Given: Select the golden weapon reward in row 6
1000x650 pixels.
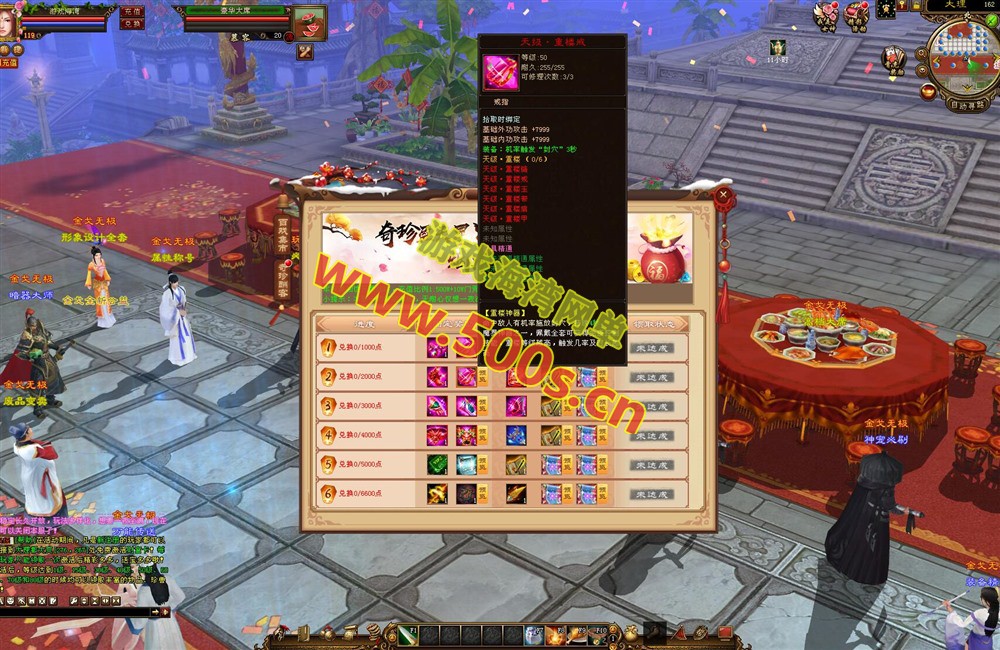Looking at the screenshot, I should point(437,494).
